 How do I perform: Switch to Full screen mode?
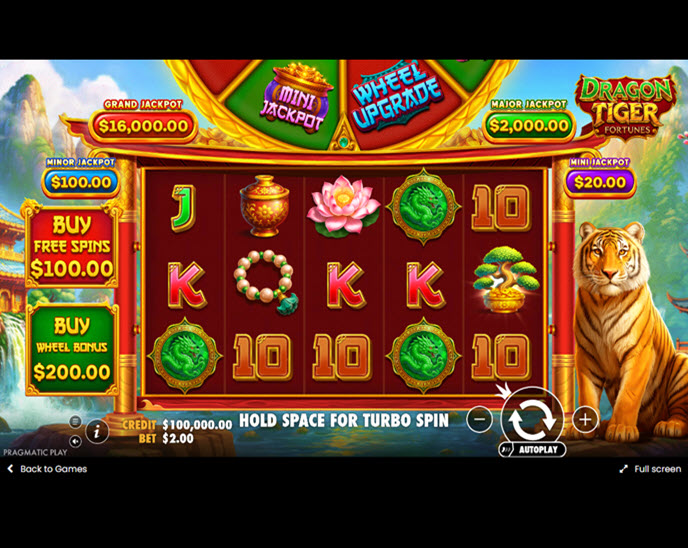click(649, 469)
